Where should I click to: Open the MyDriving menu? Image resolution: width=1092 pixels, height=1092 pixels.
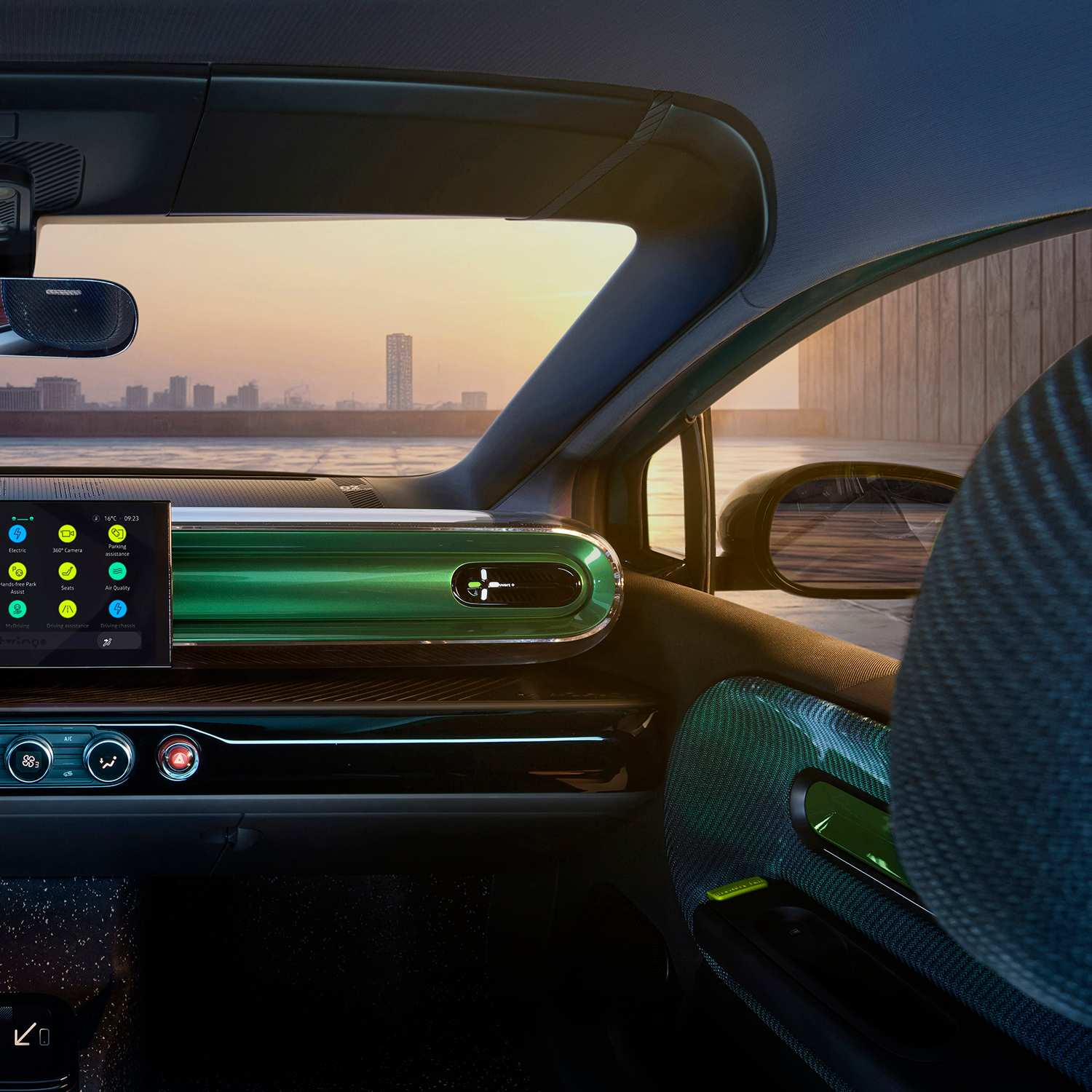click(x=17, y=609)
